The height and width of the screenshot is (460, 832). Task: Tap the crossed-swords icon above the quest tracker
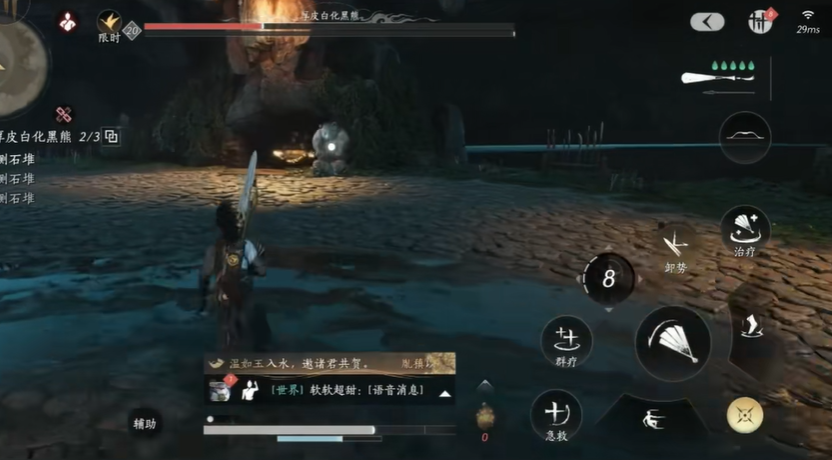(65, 115)
